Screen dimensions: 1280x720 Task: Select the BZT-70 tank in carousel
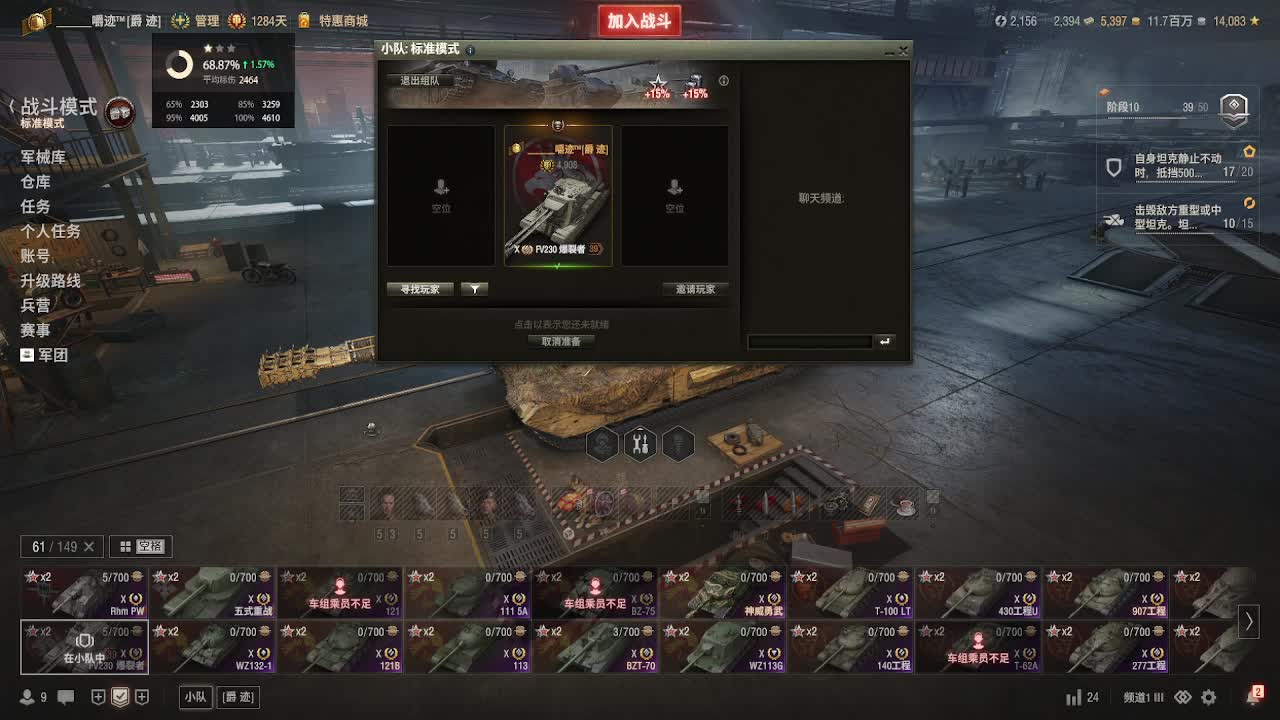tap(596, 647)
